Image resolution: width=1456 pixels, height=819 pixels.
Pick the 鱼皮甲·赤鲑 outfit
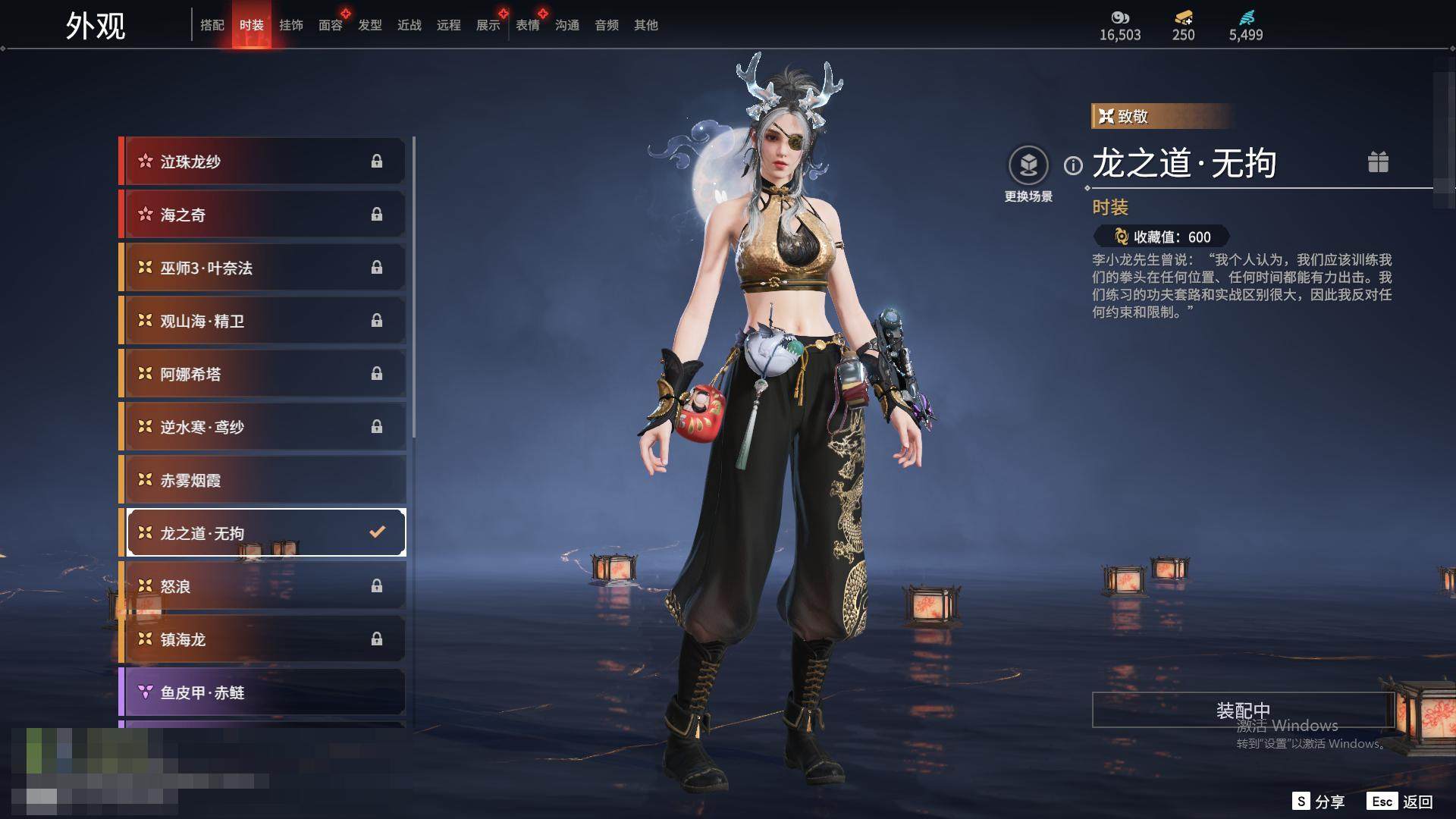[262, 692]
